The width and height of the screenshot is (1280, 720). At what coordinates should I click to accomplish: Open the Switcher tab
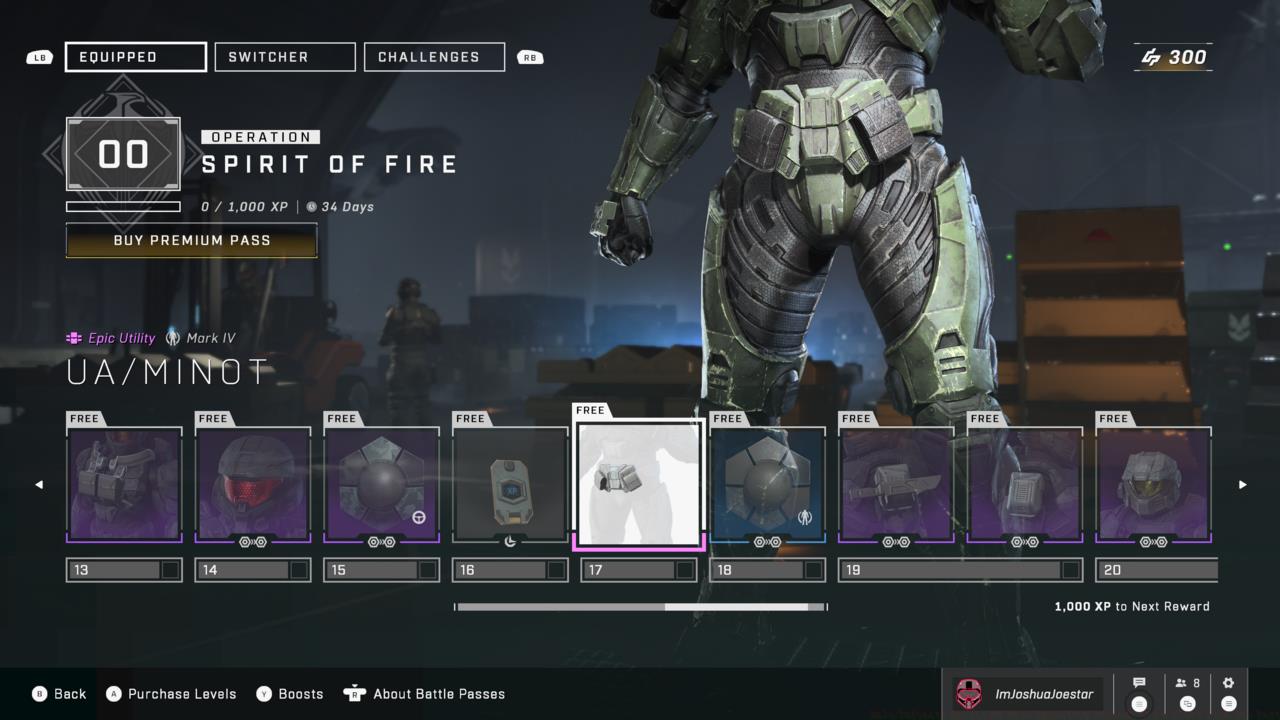(285, 57)
